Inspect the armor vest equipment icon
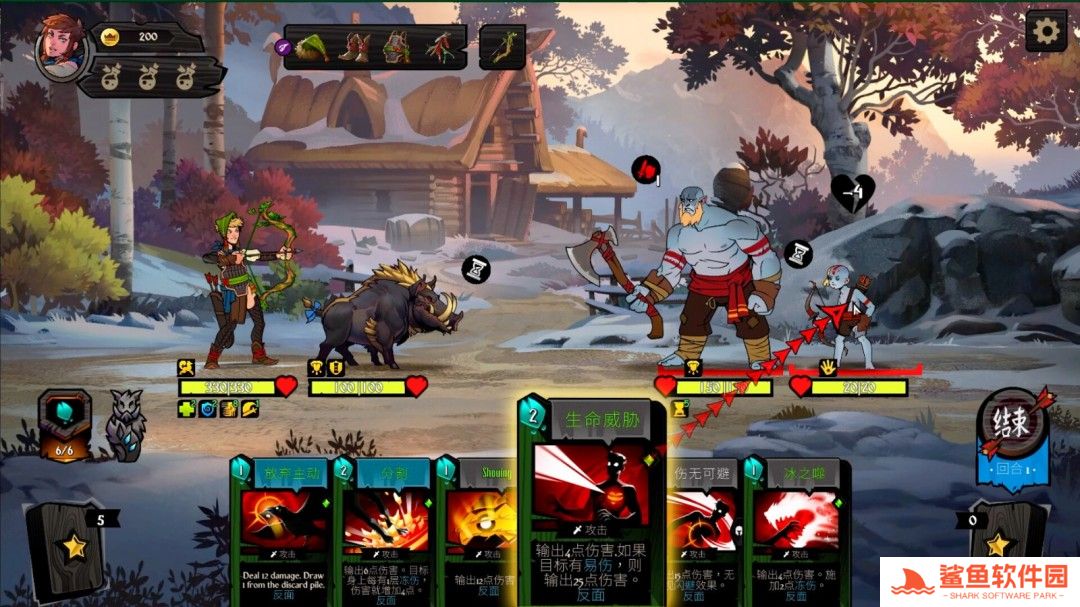The image size is (1080, 607). point(396,46)
